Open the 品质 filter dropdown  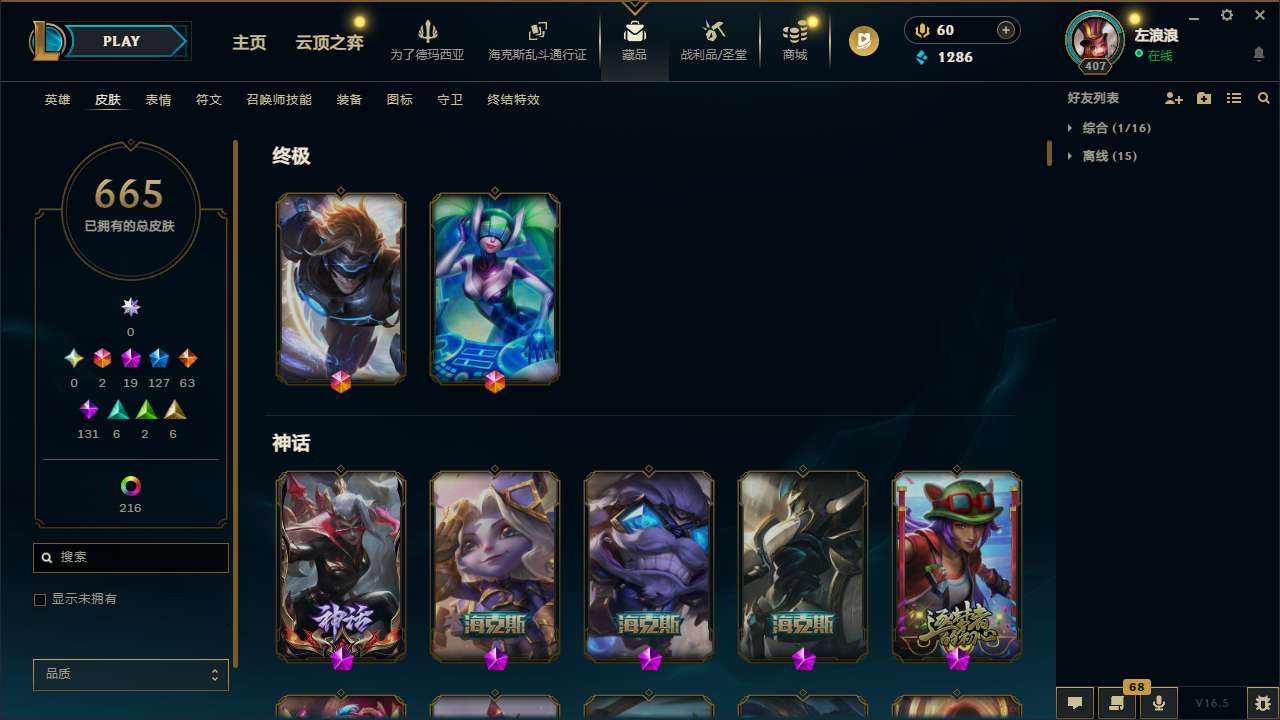tap(130, 674)
